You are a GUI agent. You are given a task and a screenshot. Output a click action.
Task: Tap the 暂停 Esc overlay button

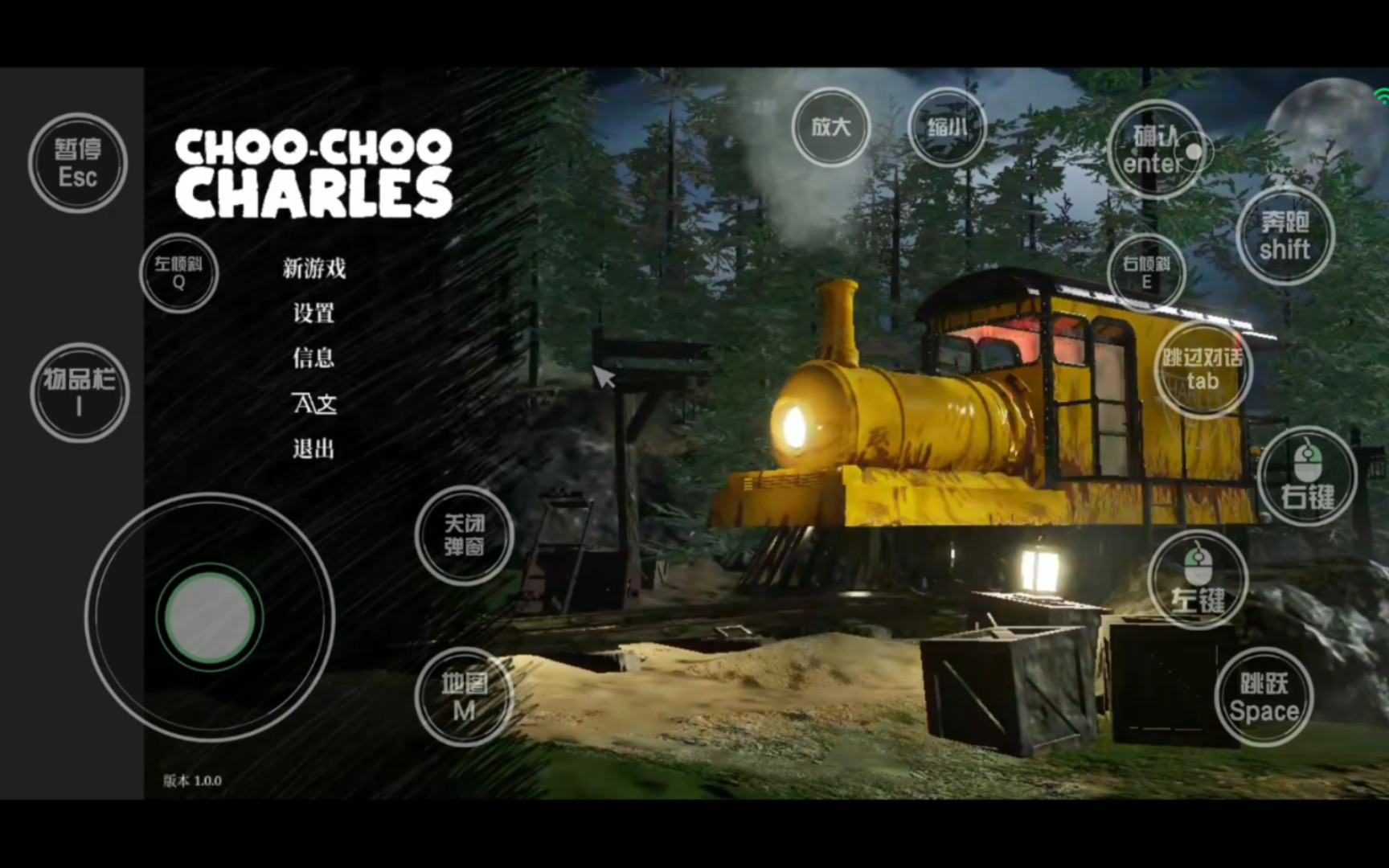click(78, 163)
